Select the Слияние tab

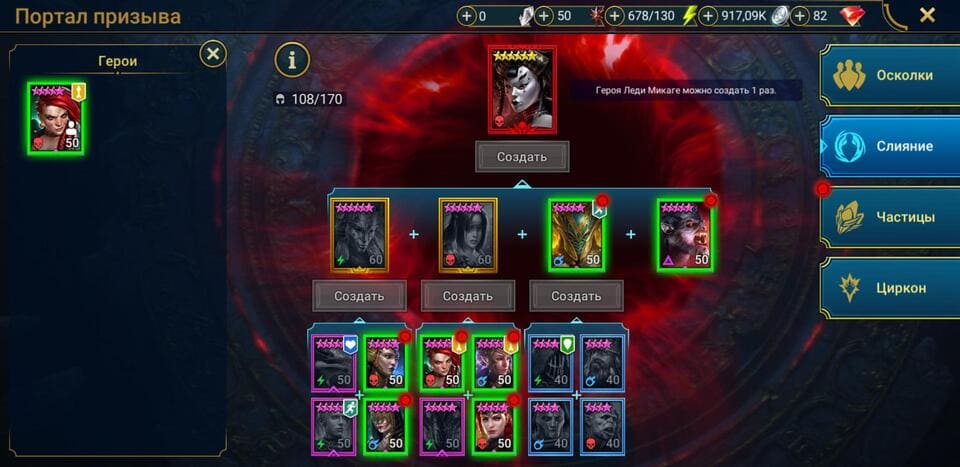pos(890,146)
